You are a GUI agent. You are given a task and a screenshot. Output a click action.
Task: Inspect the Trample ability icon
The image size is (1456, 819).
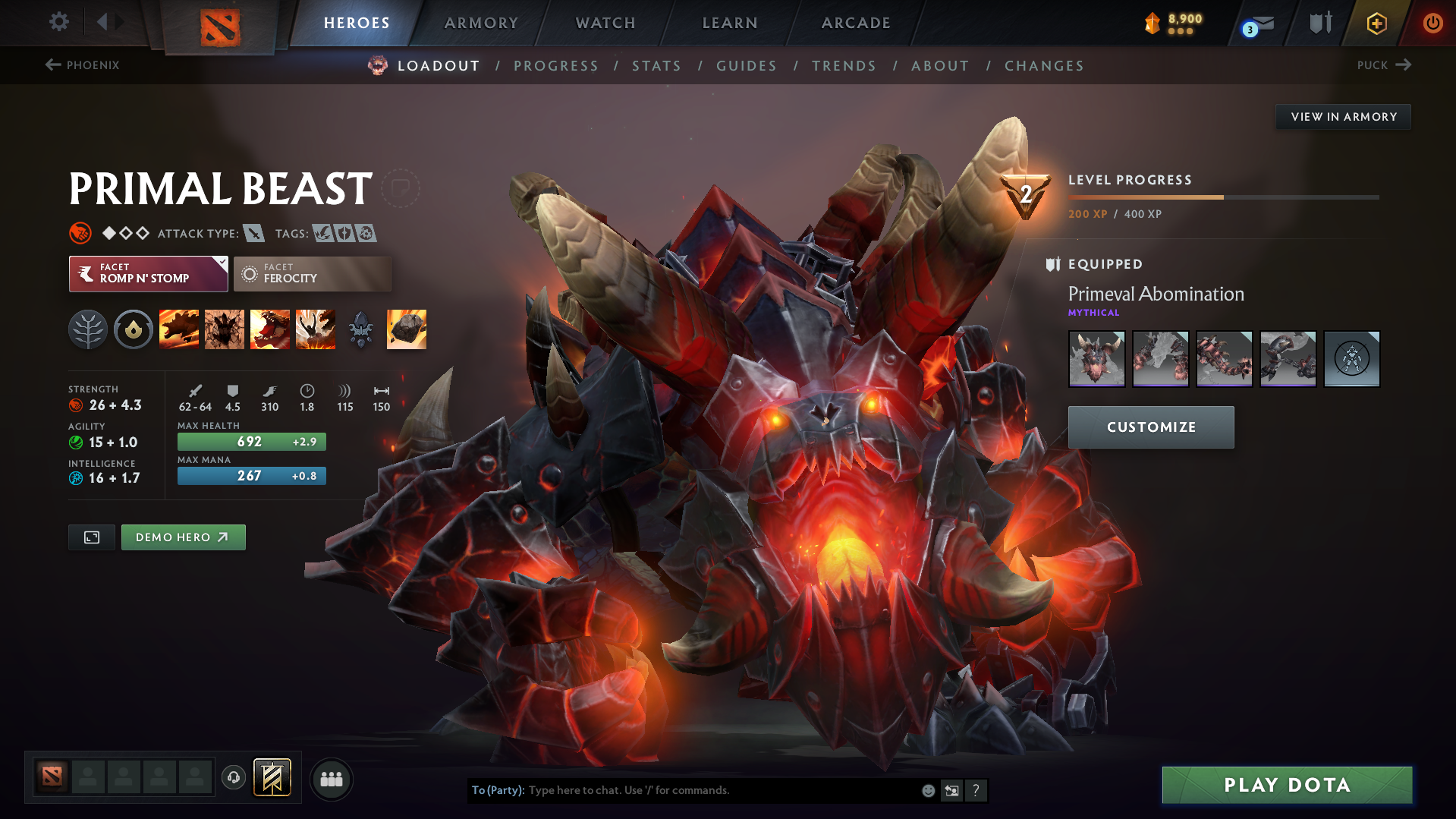[x=225, y=329]
